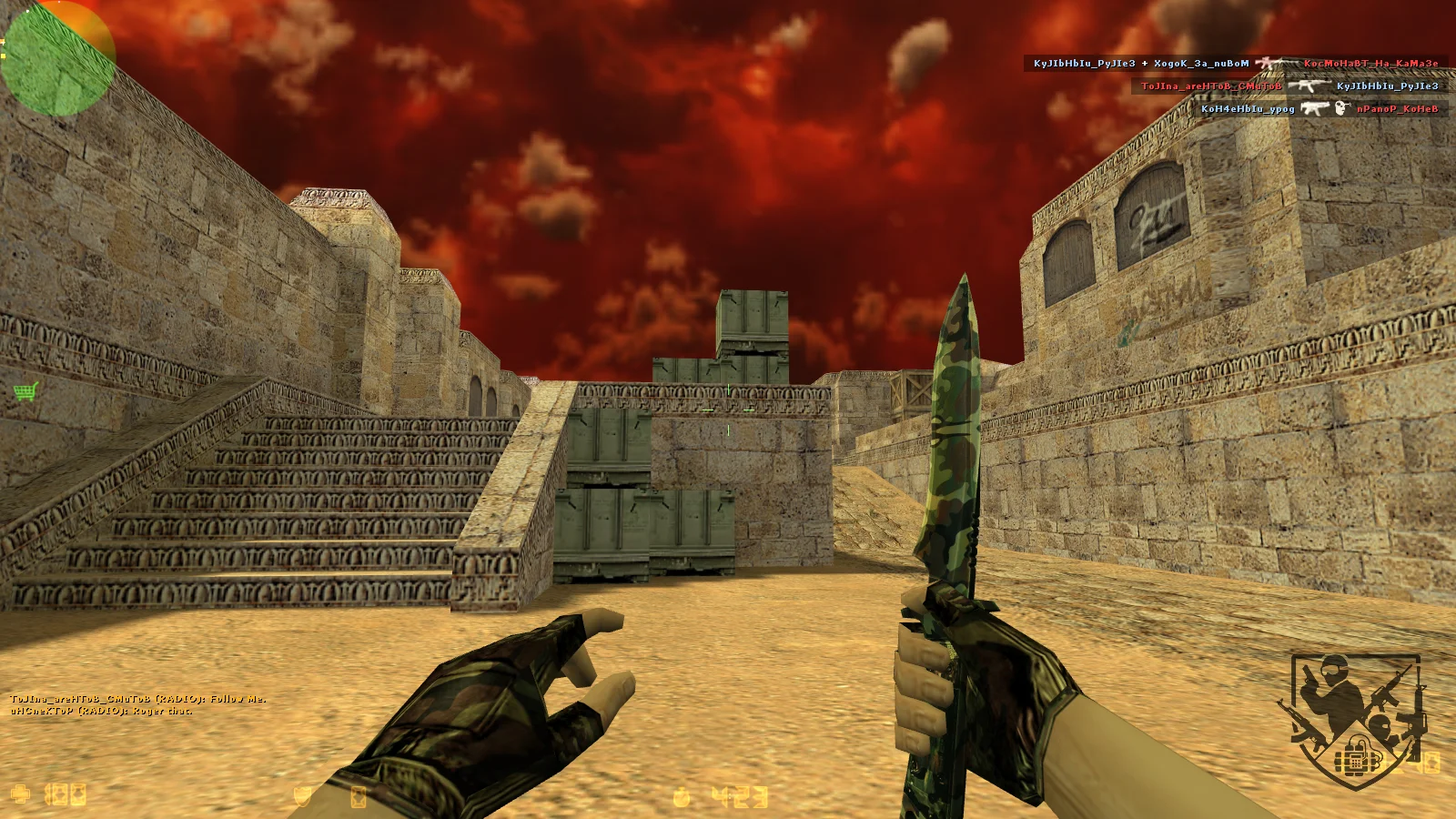The height and width of the screenshot is (819, 1456).
Task: Click the "Roger that" radio chat line
Action: [x=101, y=711]
